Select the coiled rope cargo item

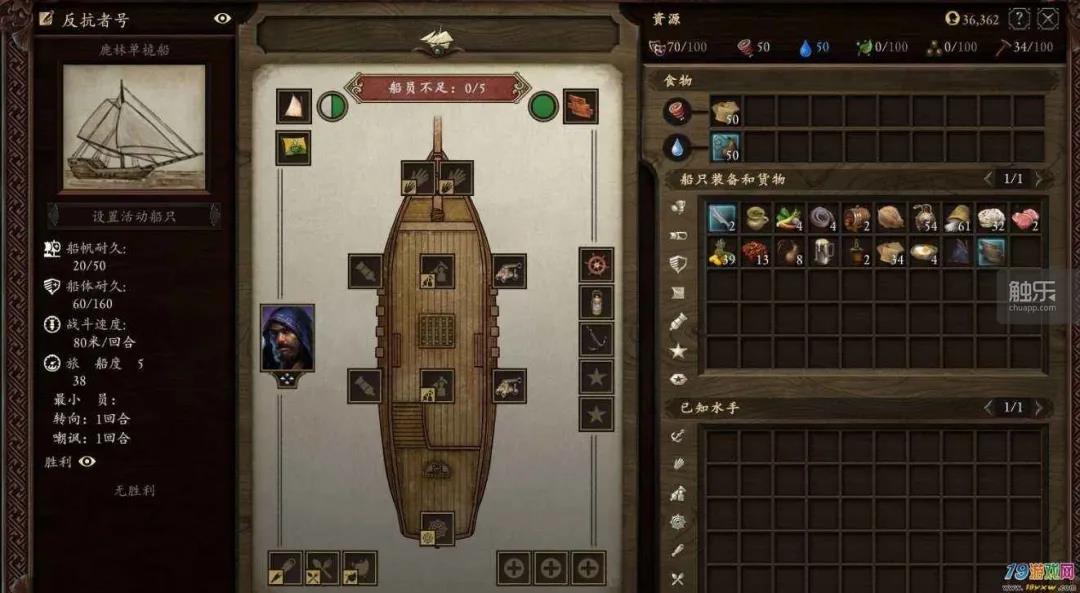pos(822,217)
